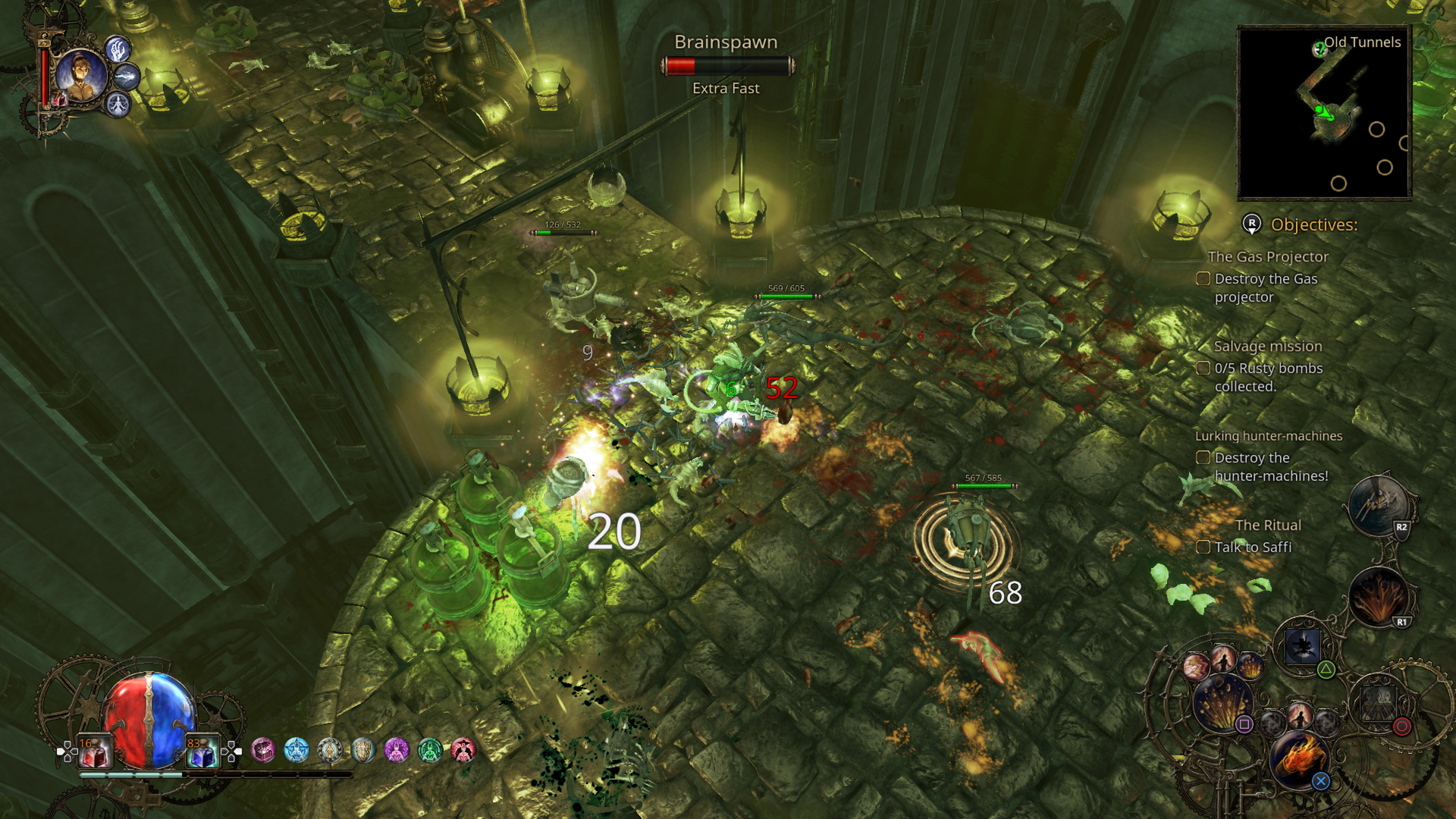Check the Destroy the Gas projector objective box
The height and width of the screenshot is (819, 1456).
1203,278
